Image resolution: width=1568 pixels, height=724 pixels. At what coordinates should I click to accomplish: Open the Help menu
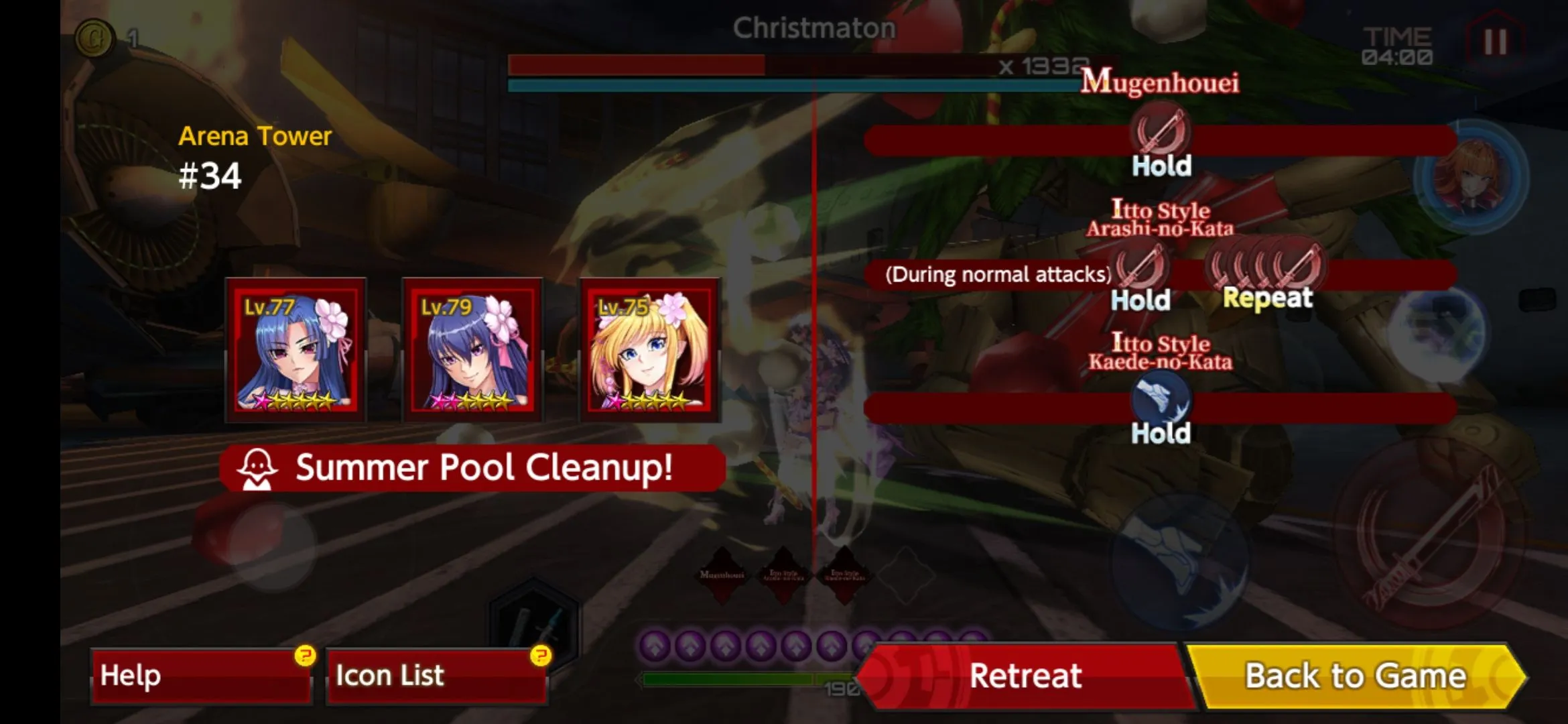click(x=201, y=676)
